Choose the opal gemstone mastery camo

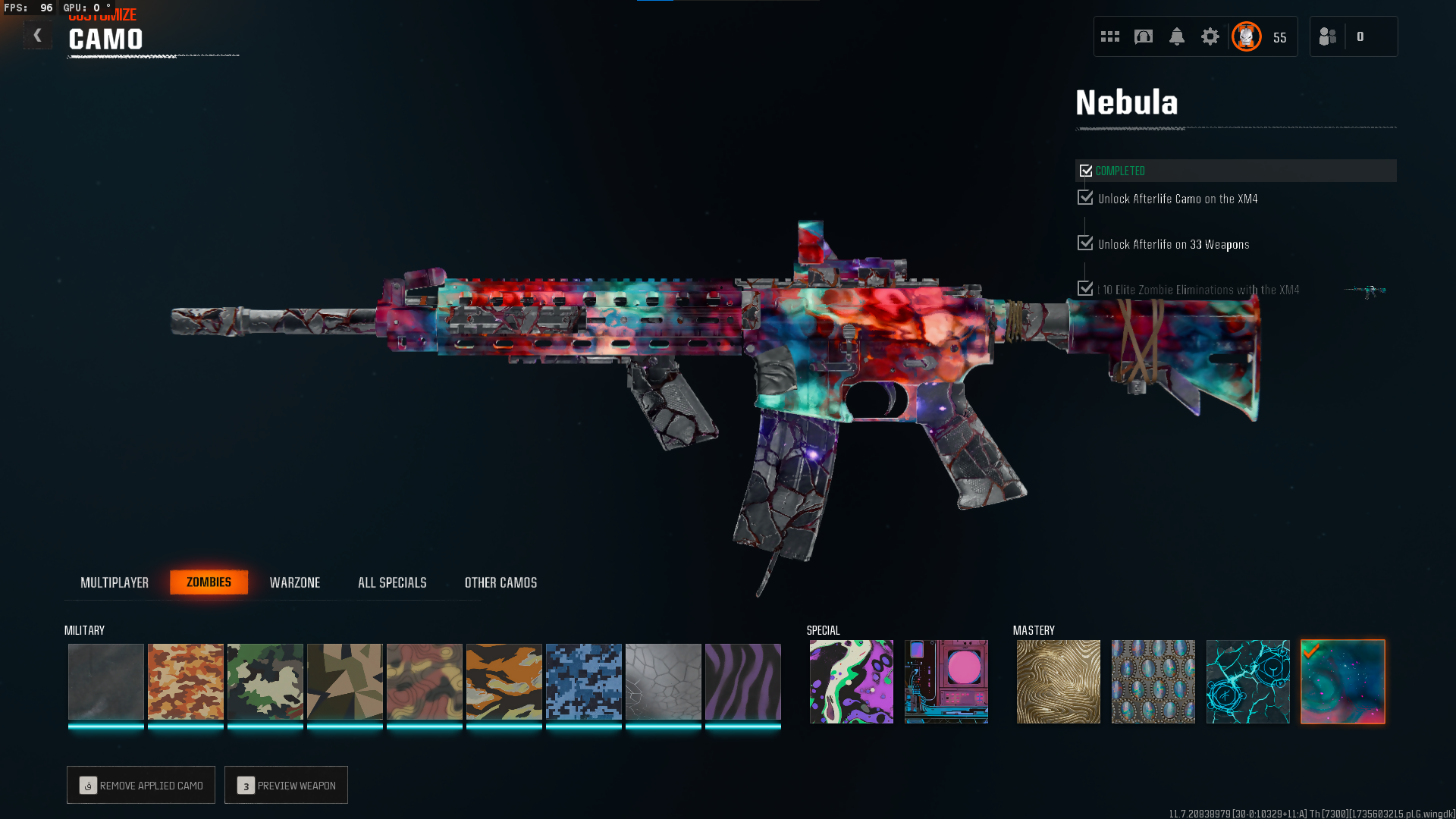coord(1153,681)
